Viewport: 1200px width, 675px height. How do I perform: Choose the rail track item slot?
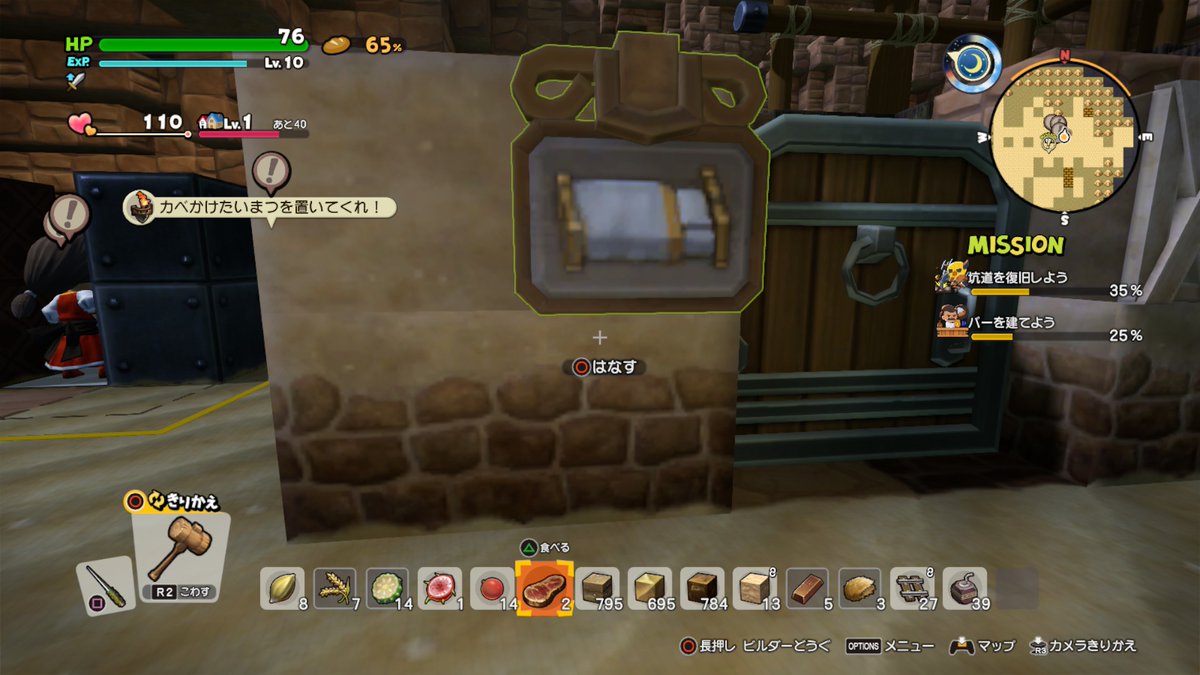click(x=912, y=588)
